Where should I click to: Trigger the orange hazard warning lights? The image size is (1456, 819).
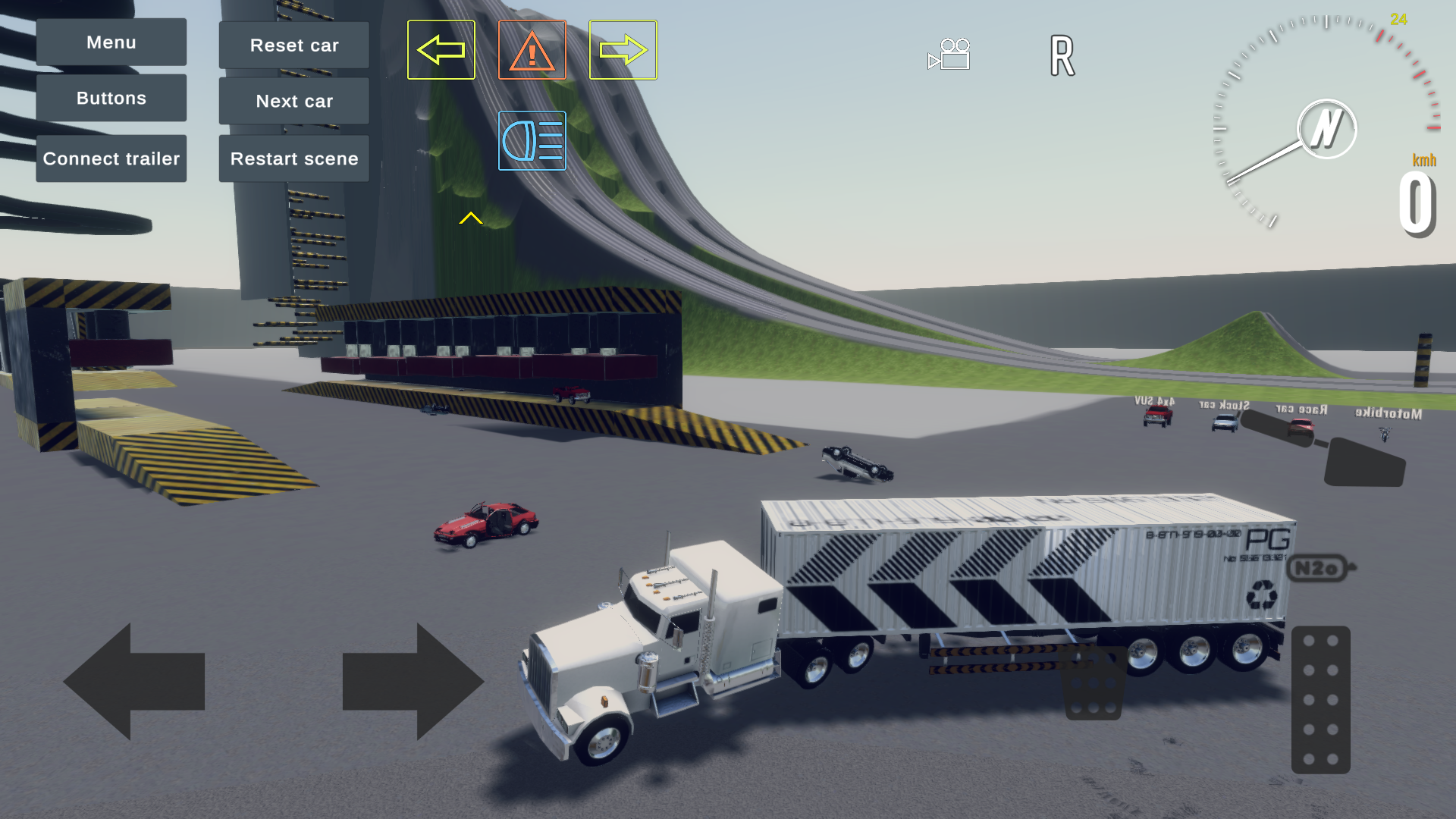coord(532,49)
